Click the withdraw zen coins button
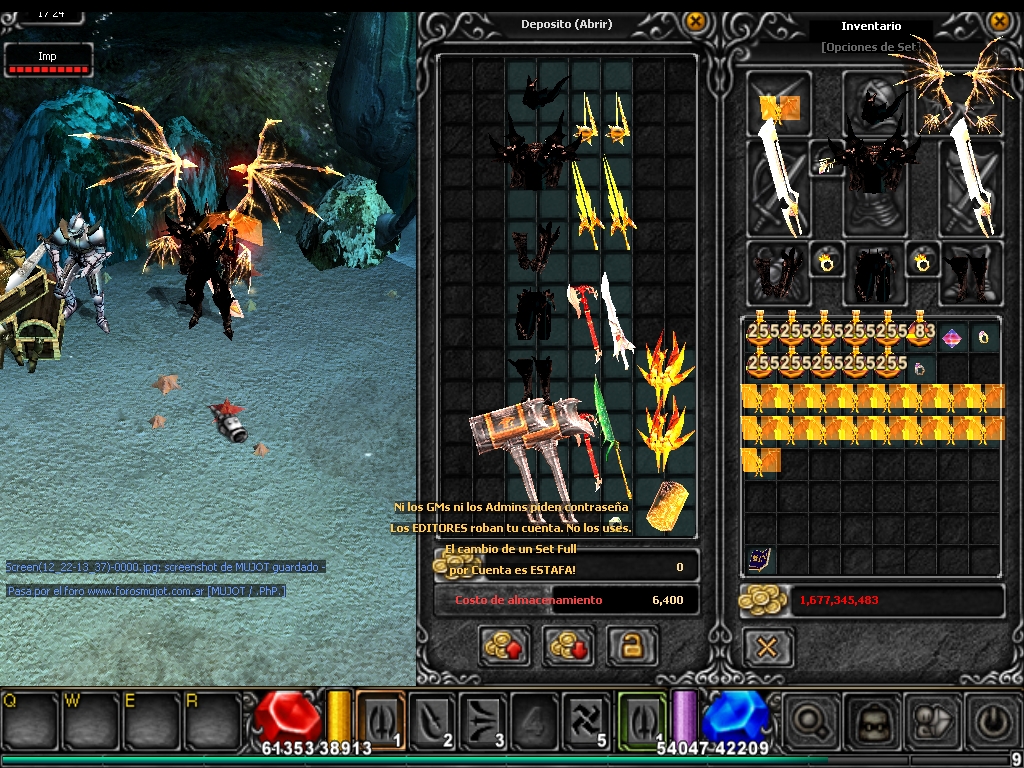Viewport: 1024px width, 768px height. click(x=568, y=646)
